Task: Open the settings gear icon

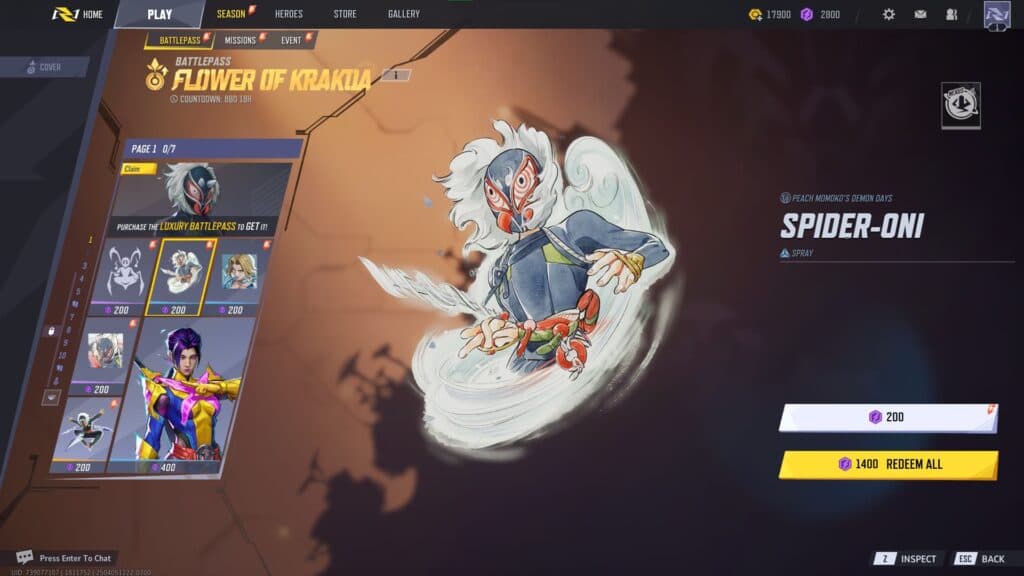Action: tap(888, 15)
